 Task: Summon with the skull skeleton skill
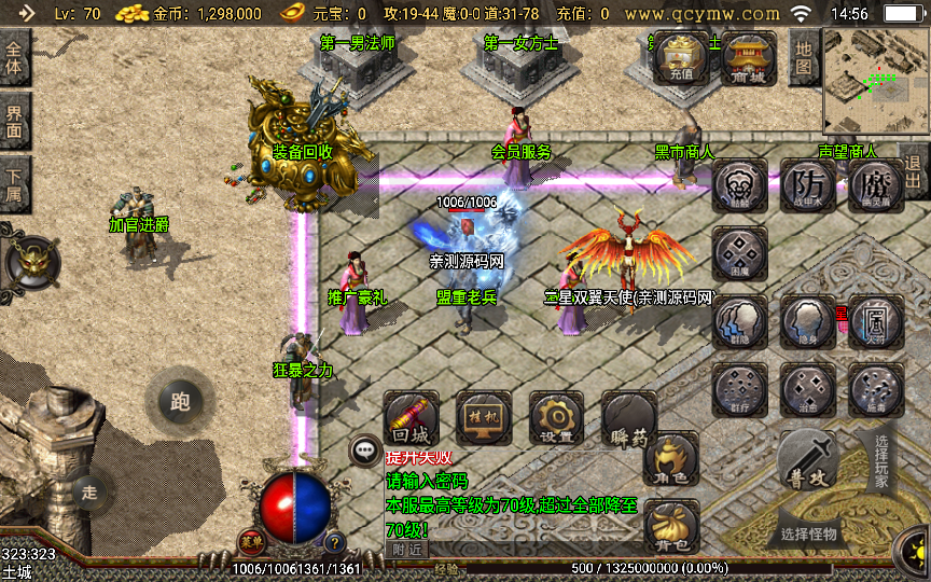[x=740, y=186]
